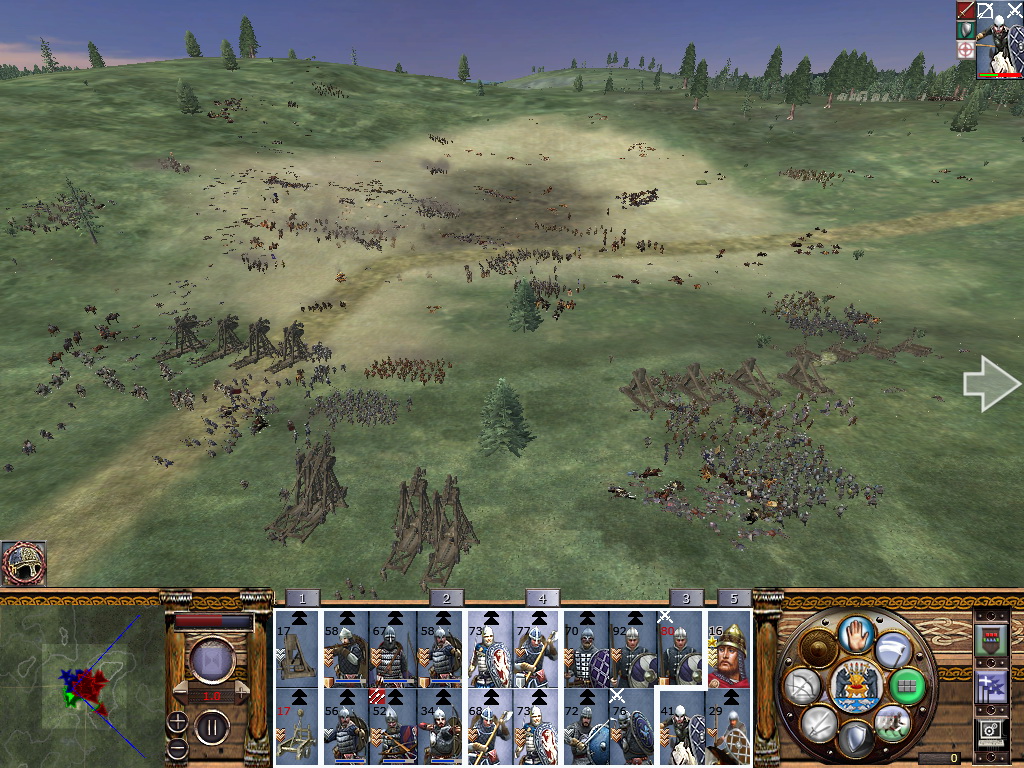This screenshot has height=768, width=1024.
Task: Order withdraw with the white flag button
Action: [x=893, y=648]
